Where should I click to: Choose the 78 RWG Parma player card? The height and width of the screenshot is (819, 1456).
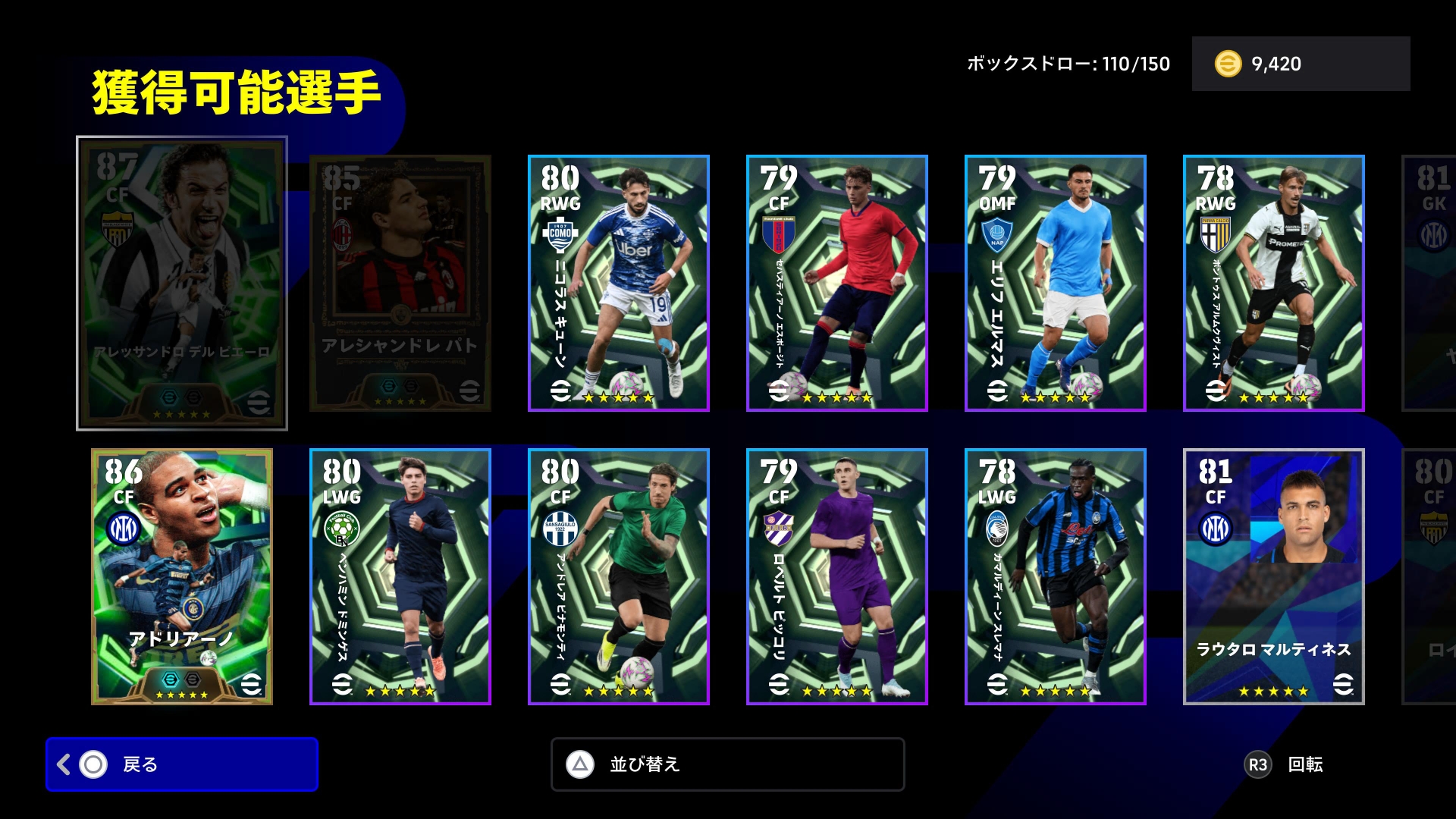click(1274, 284)
